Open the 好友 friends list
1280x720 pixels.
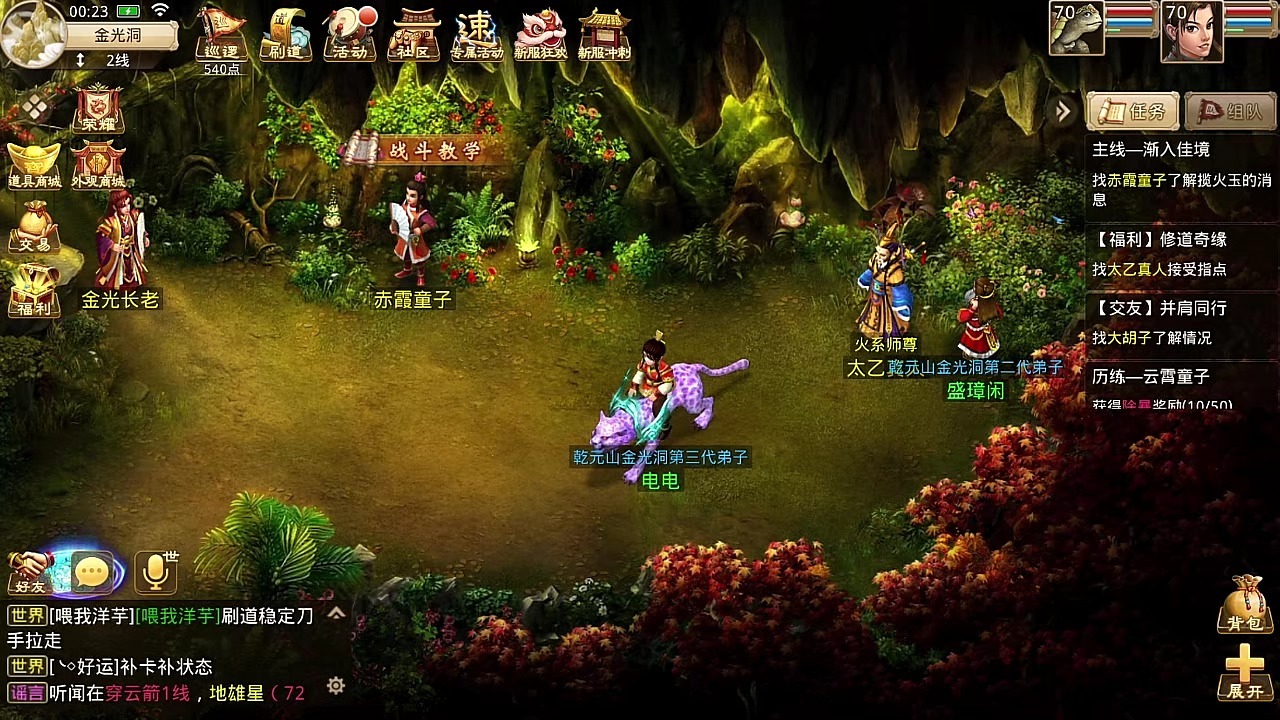(x=30, y=572)
